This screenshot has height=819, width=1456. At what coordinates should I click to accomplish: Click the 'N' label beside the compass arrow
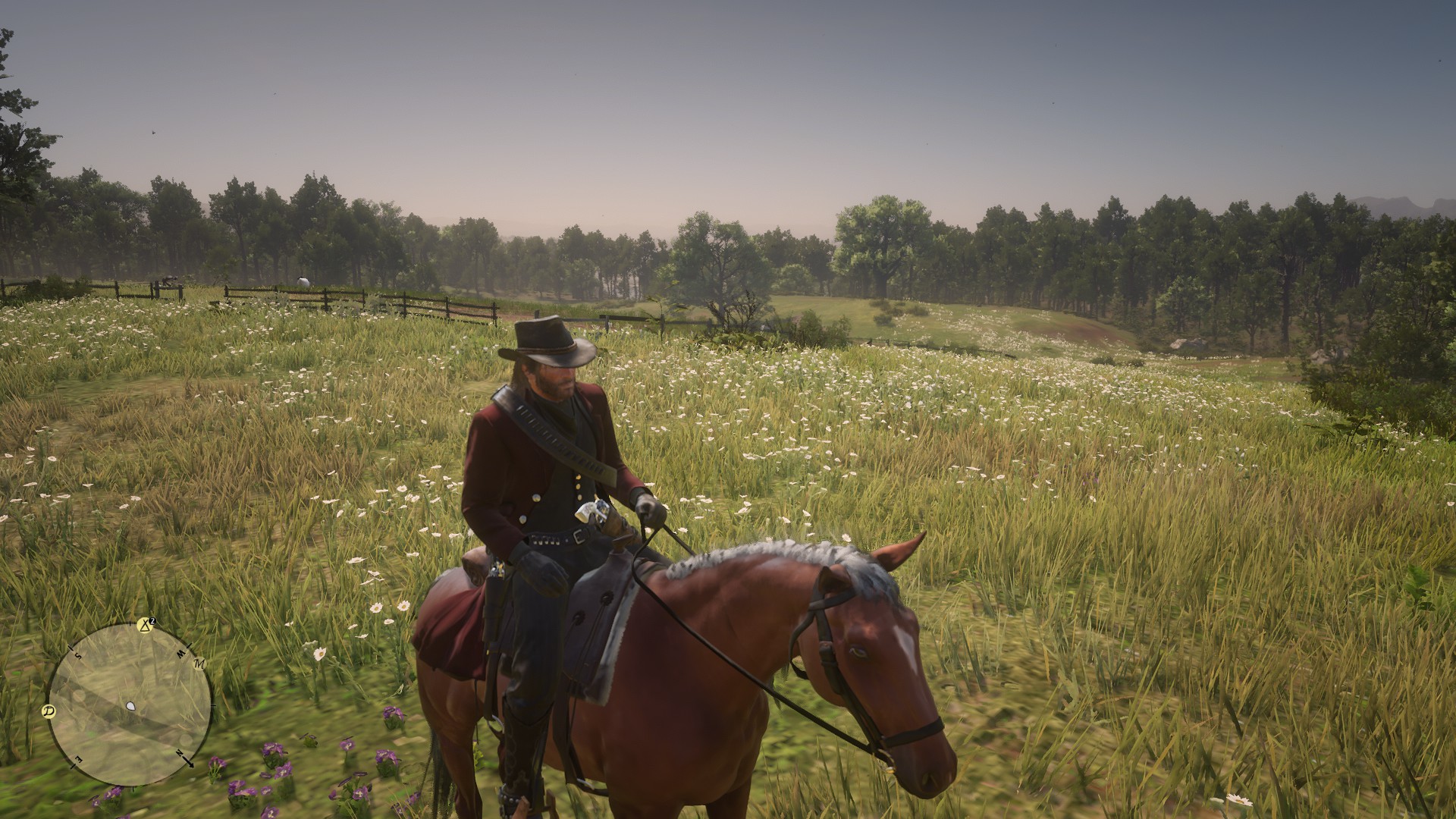pos(179,752)
